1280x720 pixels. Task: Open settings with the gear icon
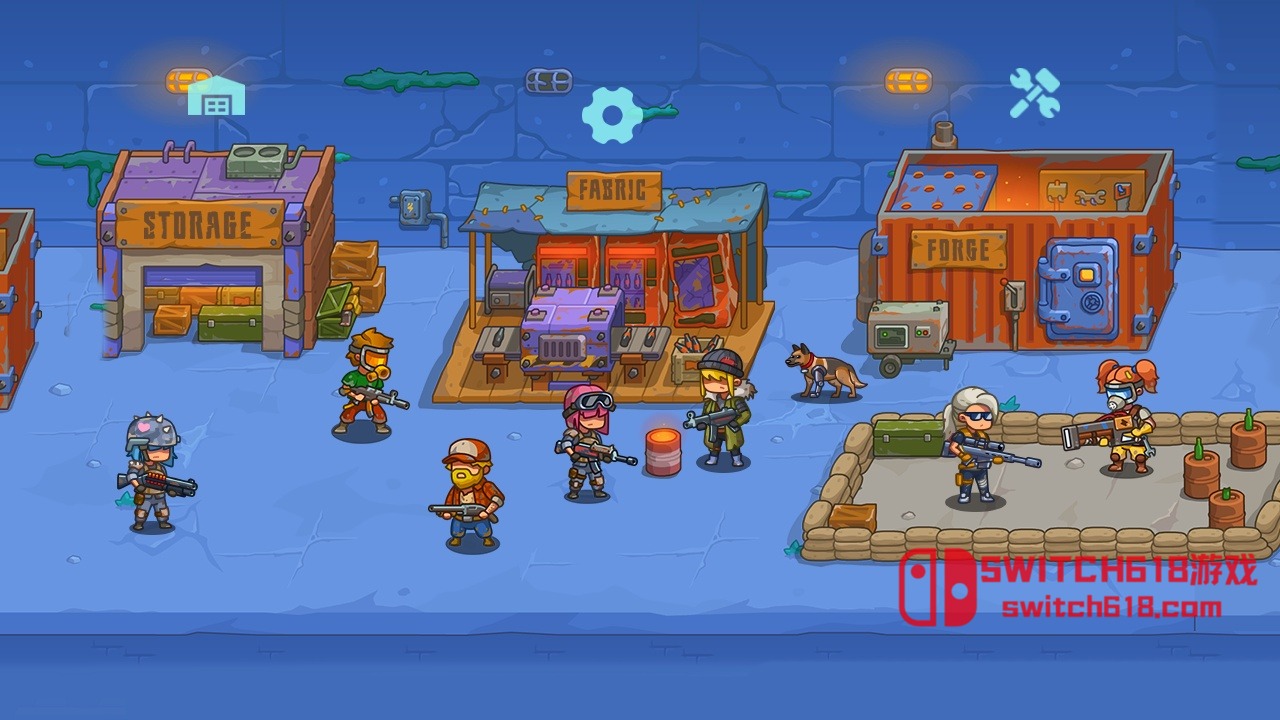(612, 115)
